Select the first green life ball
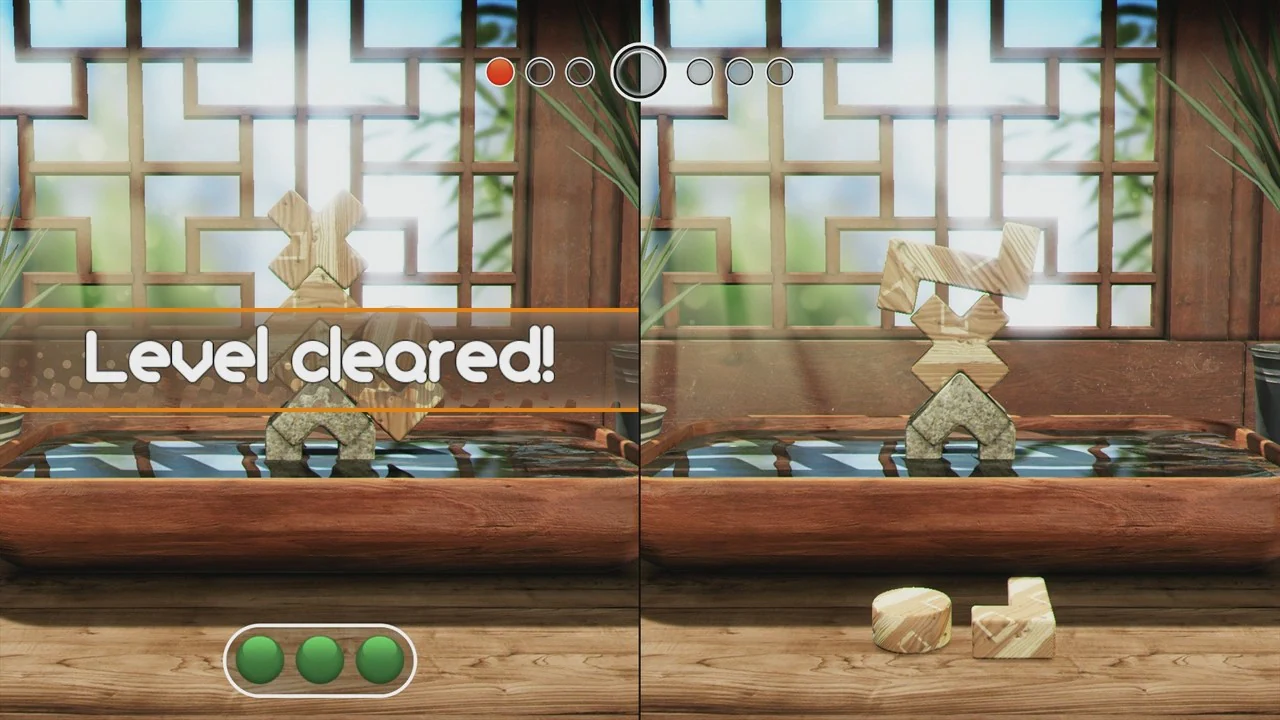The height and width of the screenshot is (720, 1280). click(259, 658)
